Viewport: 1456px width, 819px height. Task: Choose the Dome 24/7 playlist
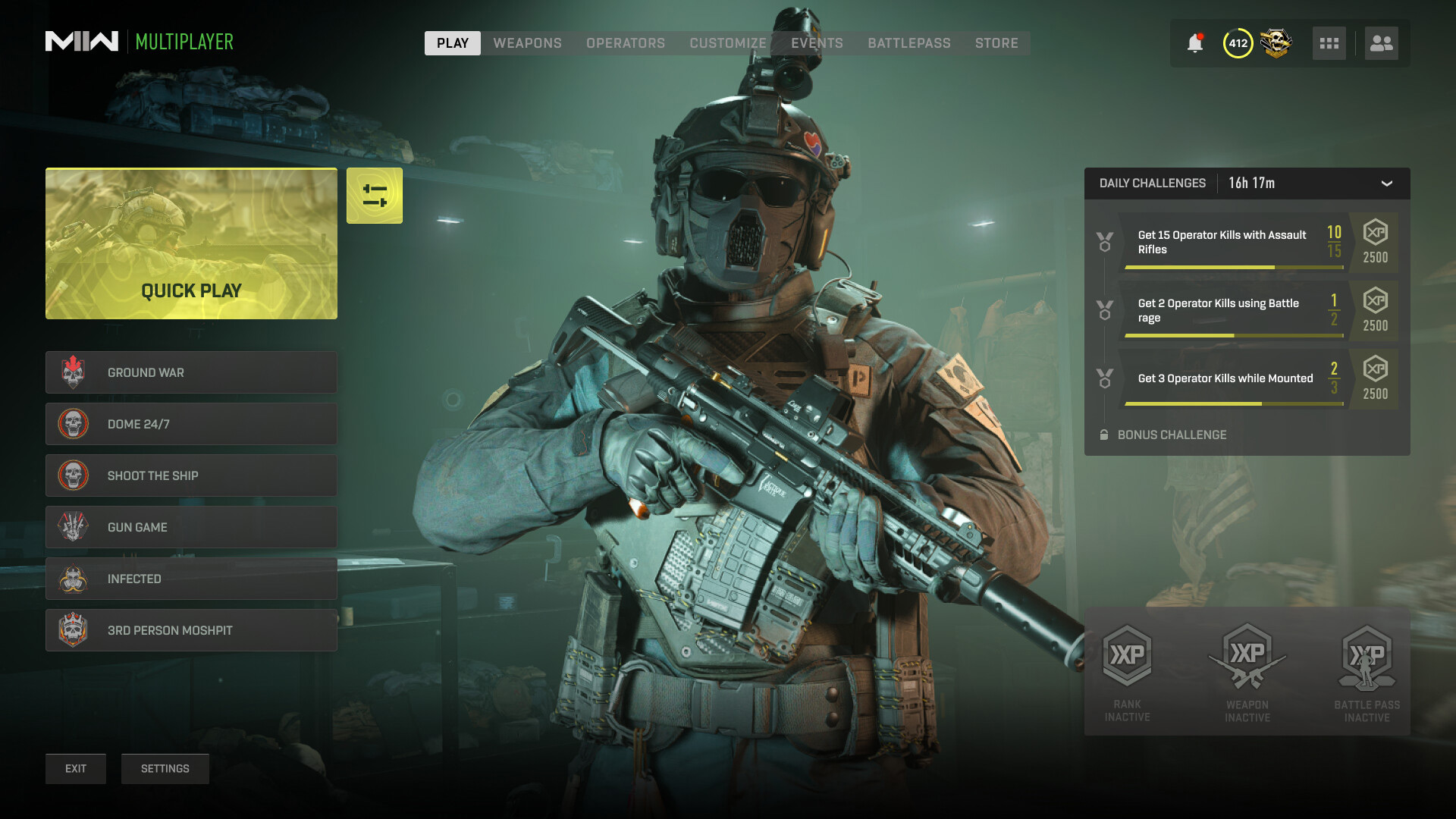click(191, 424)
